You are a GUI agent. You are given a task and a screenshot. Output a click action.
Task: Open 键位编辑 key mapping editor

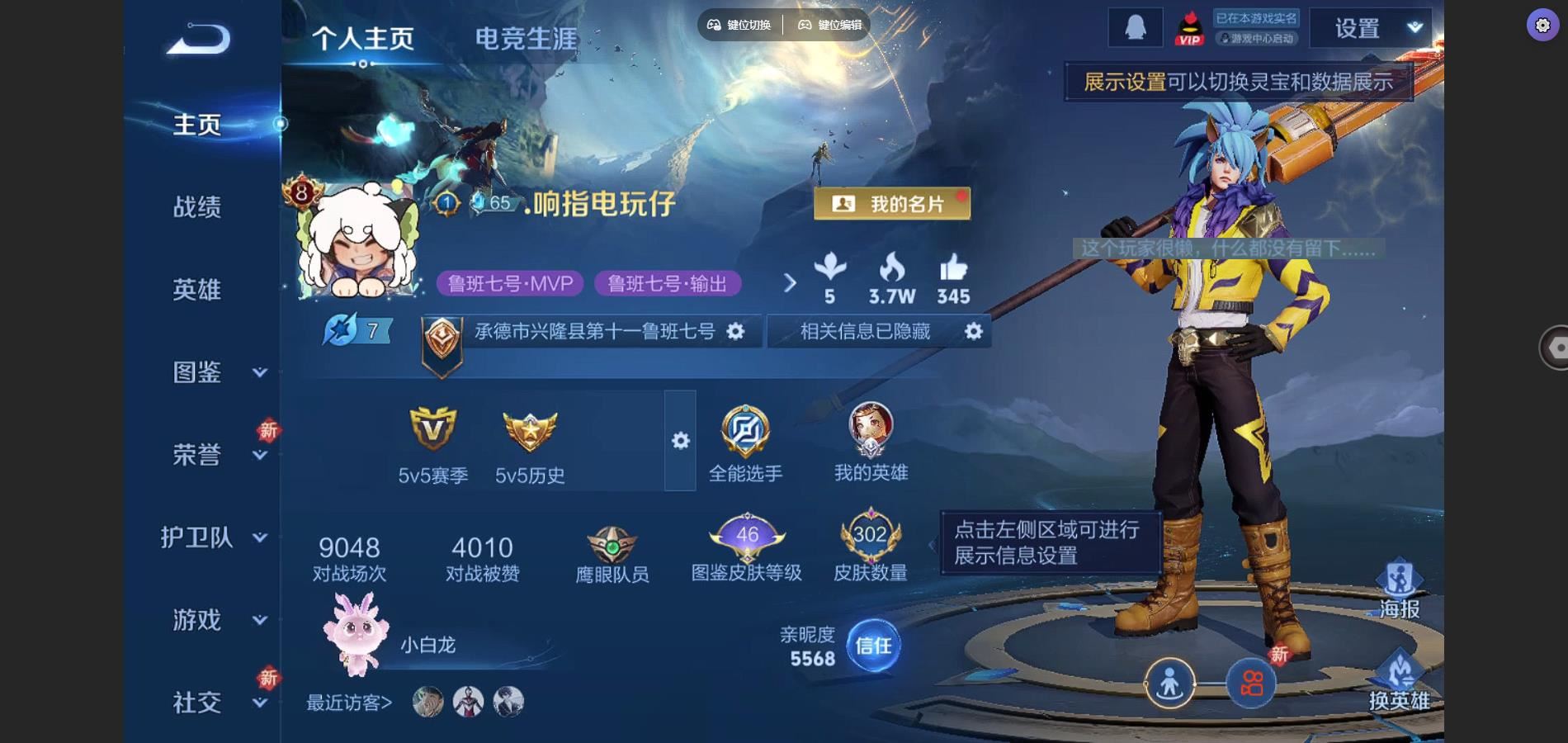click(x=829, y=25)
